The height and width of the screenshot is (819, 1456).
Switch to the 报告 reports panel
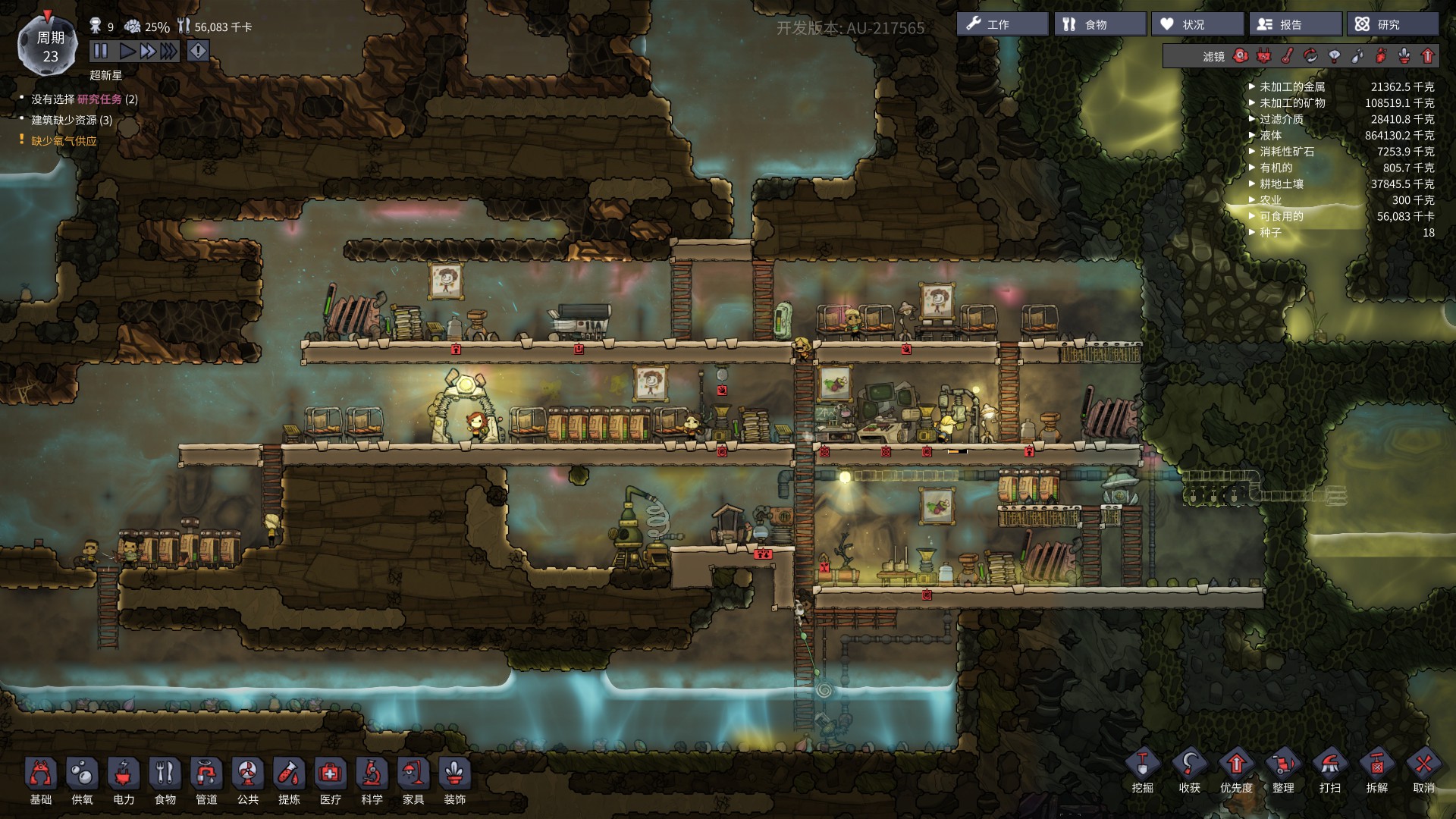pyautogui.click(x=1295, y=24)
